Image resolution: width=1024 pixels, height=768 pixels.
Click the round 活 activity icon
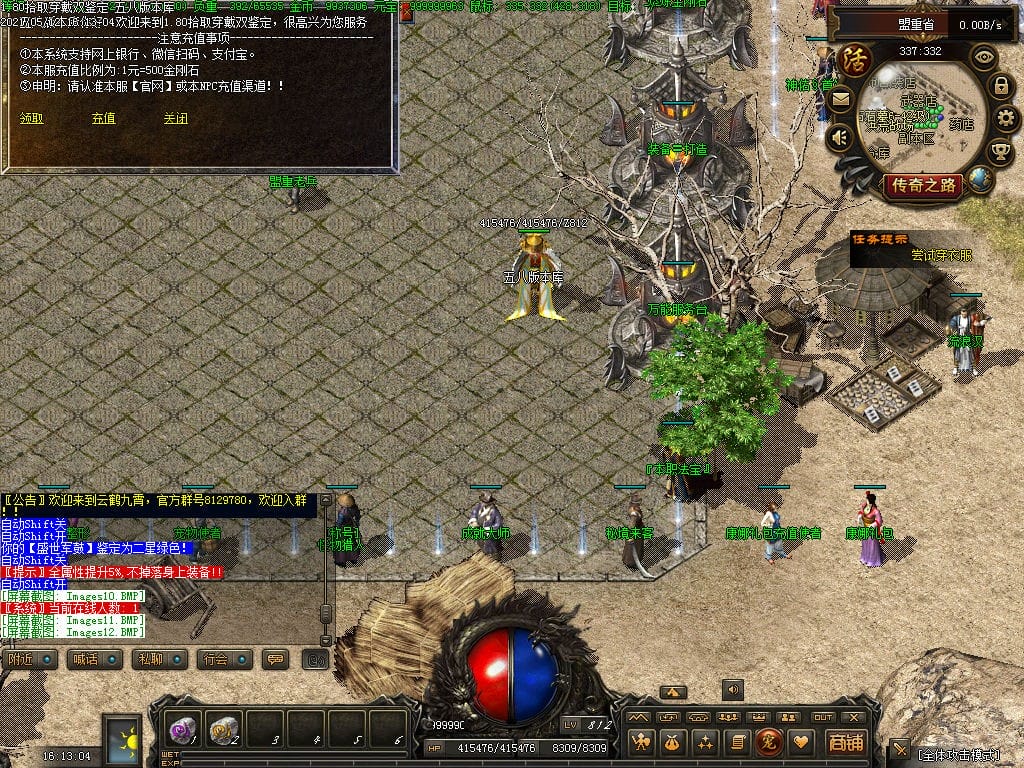(855, 57)
